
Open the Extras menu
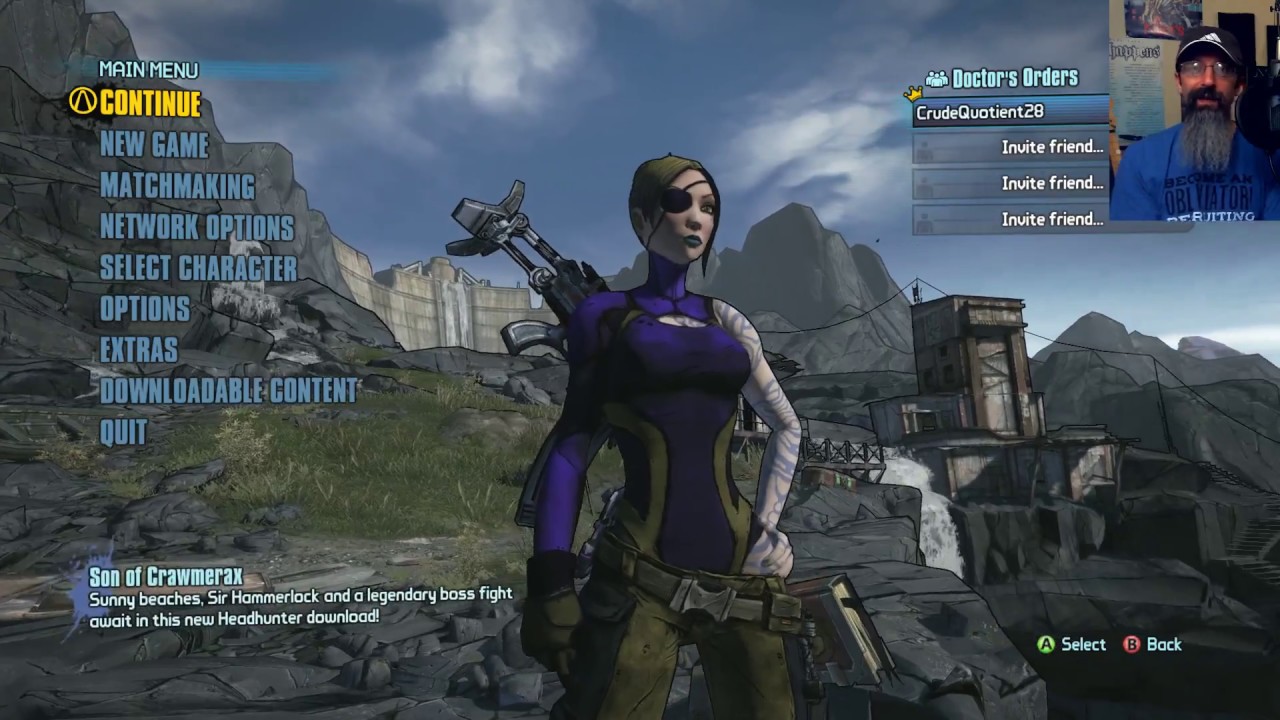pyautogui.click(x=139, y=350)
